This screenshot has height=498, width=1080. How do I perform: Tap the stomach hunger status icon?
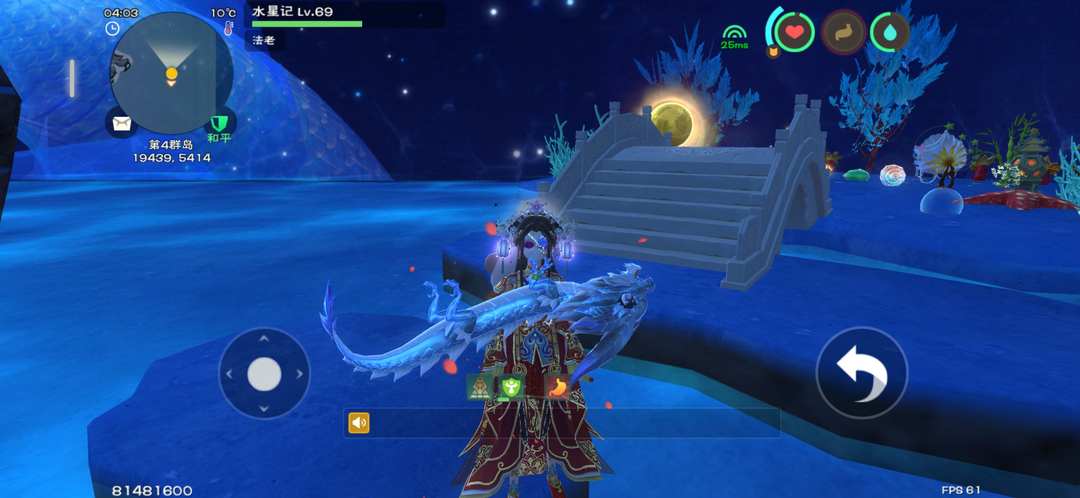pos(843,32)
